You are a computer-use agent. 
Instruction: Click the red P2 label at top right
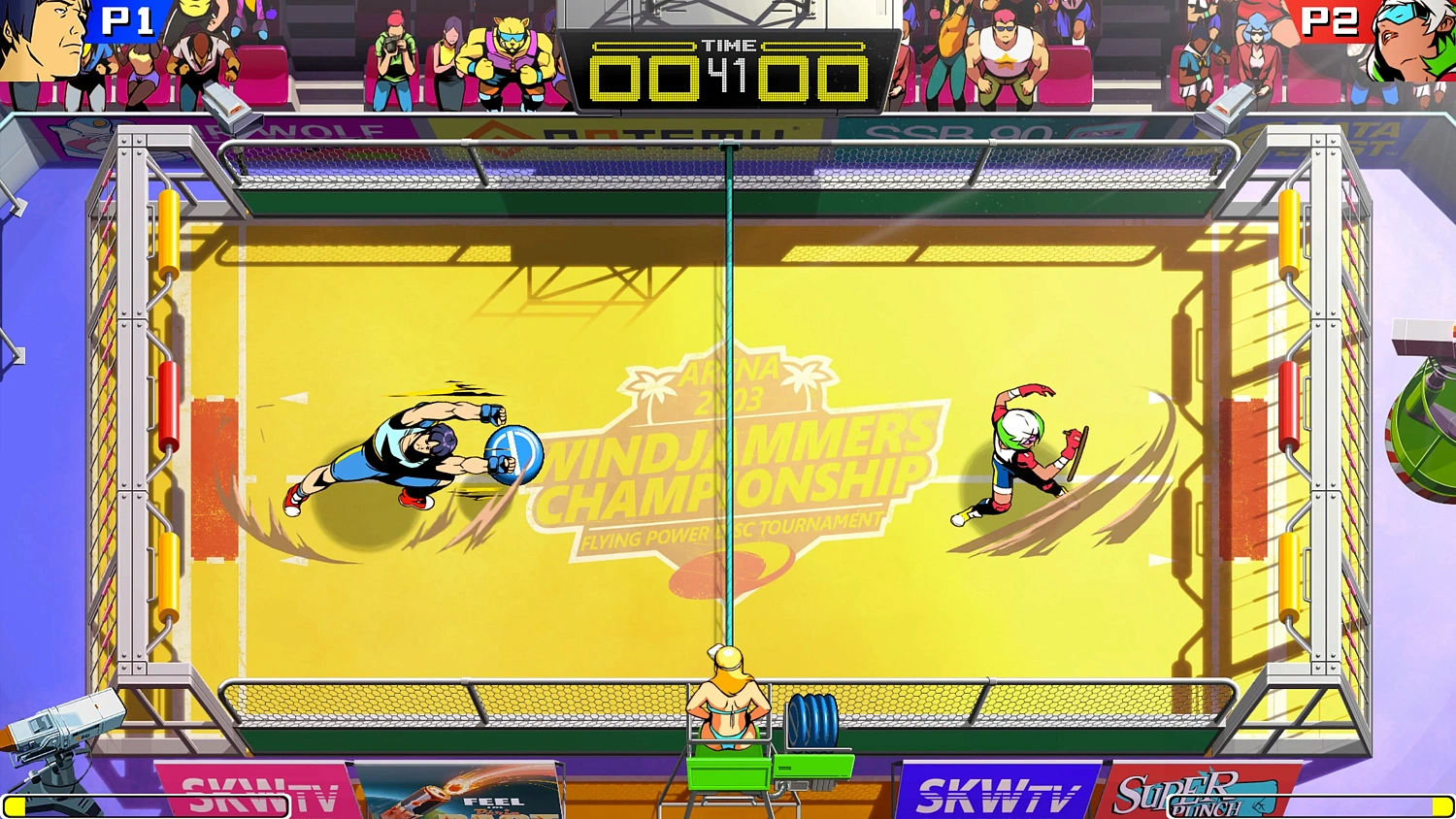(1332, 21)
